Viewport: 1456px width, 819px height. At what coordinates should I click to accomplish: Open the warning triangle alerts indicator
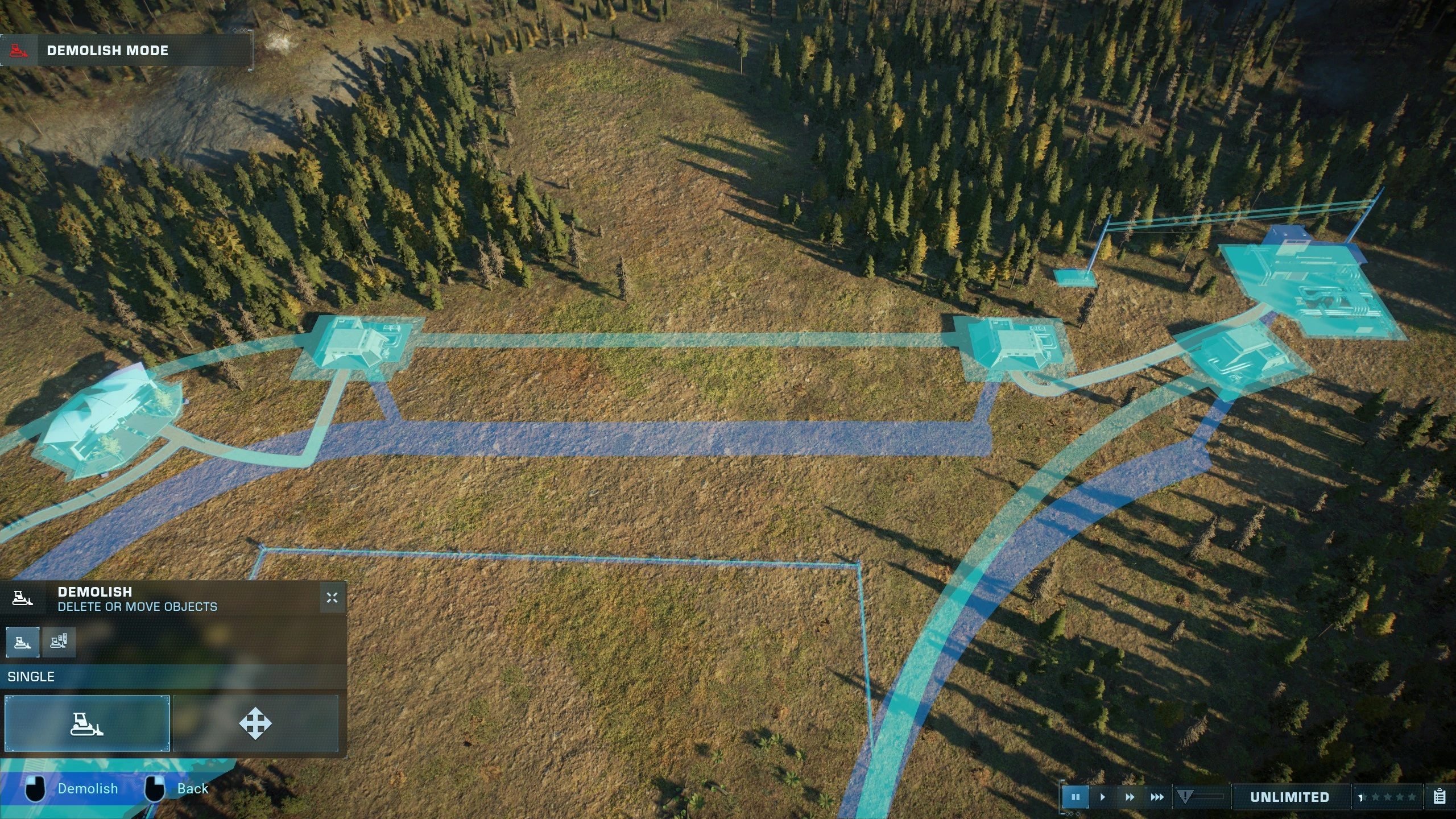coord(1185,796)
